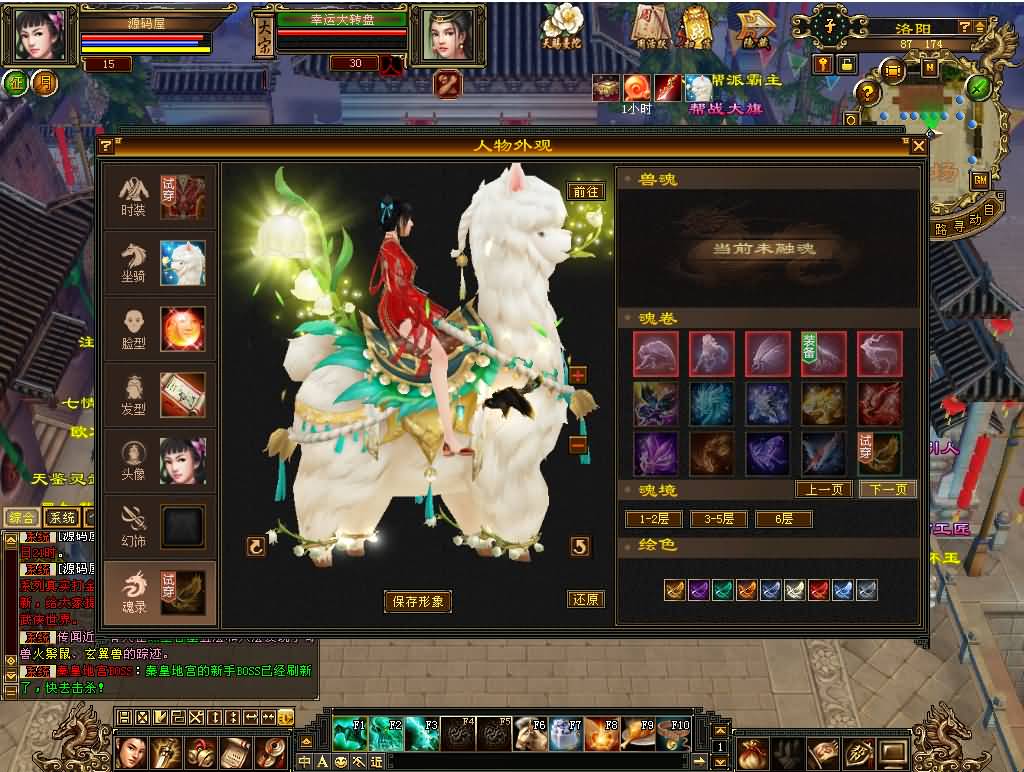This screenshot has height=772, width=1024.
Task: Activate the F1 skill on the hotbar
Action: 350,733
